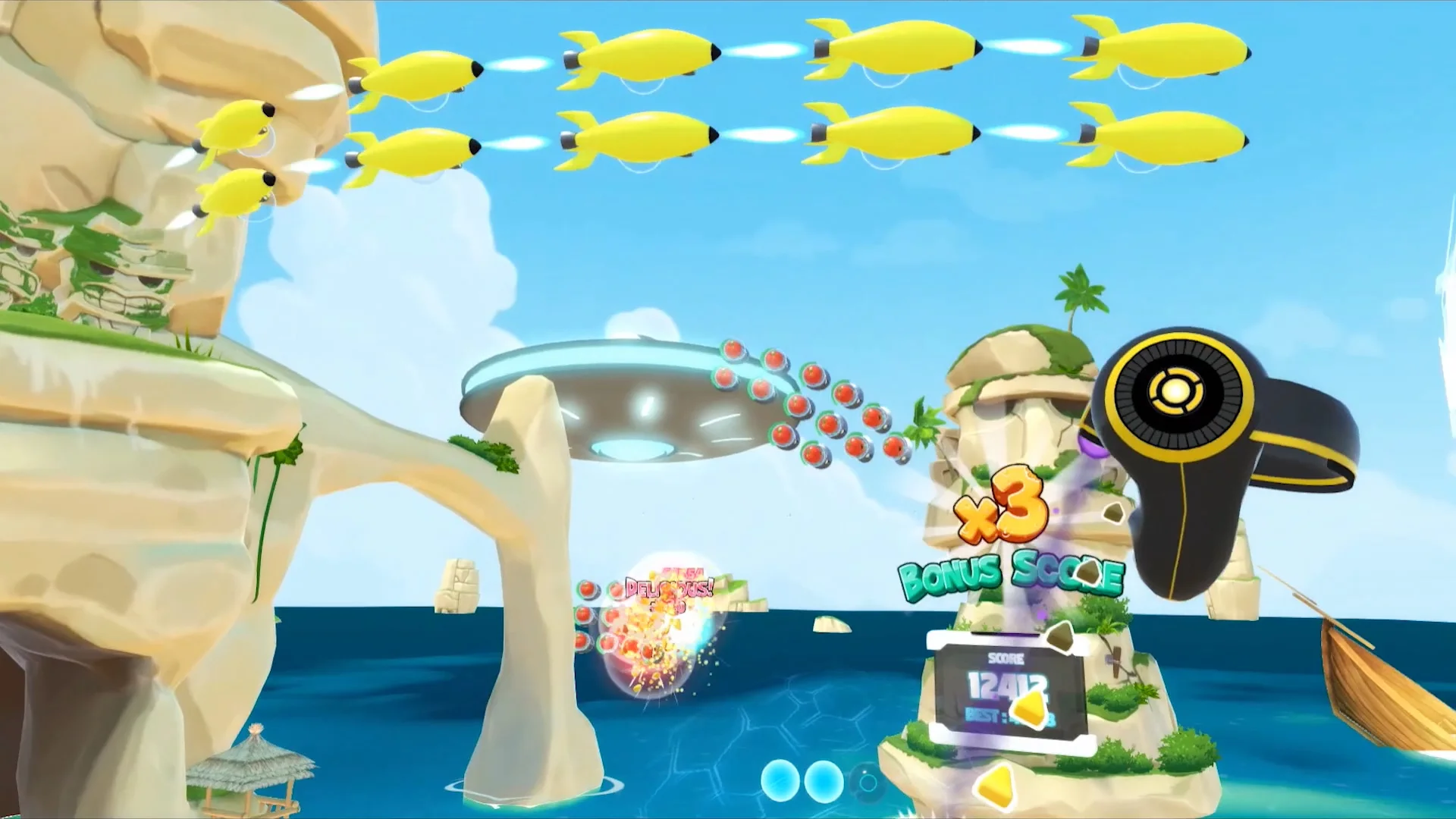The height and width of the screenshot is (819, 1456).
Task: Select the Bonus Score banner text
Action: click(1011, 574)
